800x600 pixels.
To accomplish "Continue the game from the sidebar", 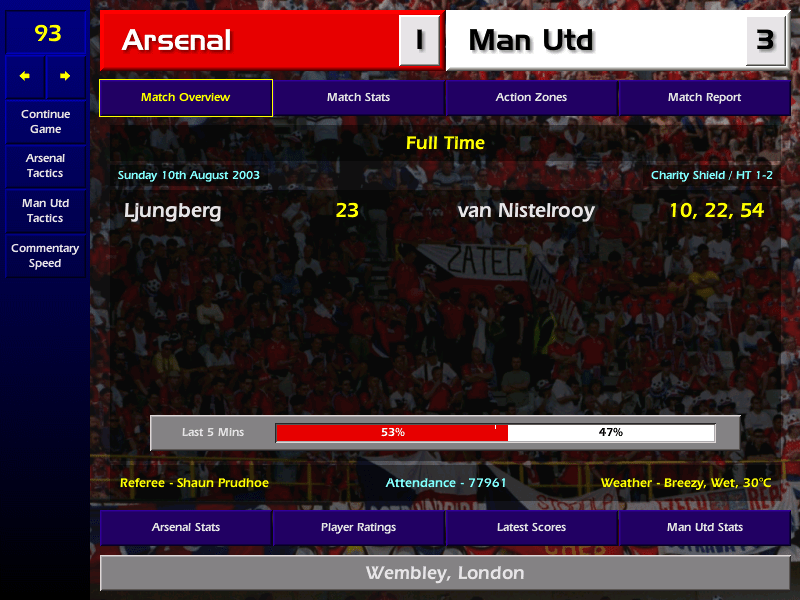I will [x=45, y=122].
